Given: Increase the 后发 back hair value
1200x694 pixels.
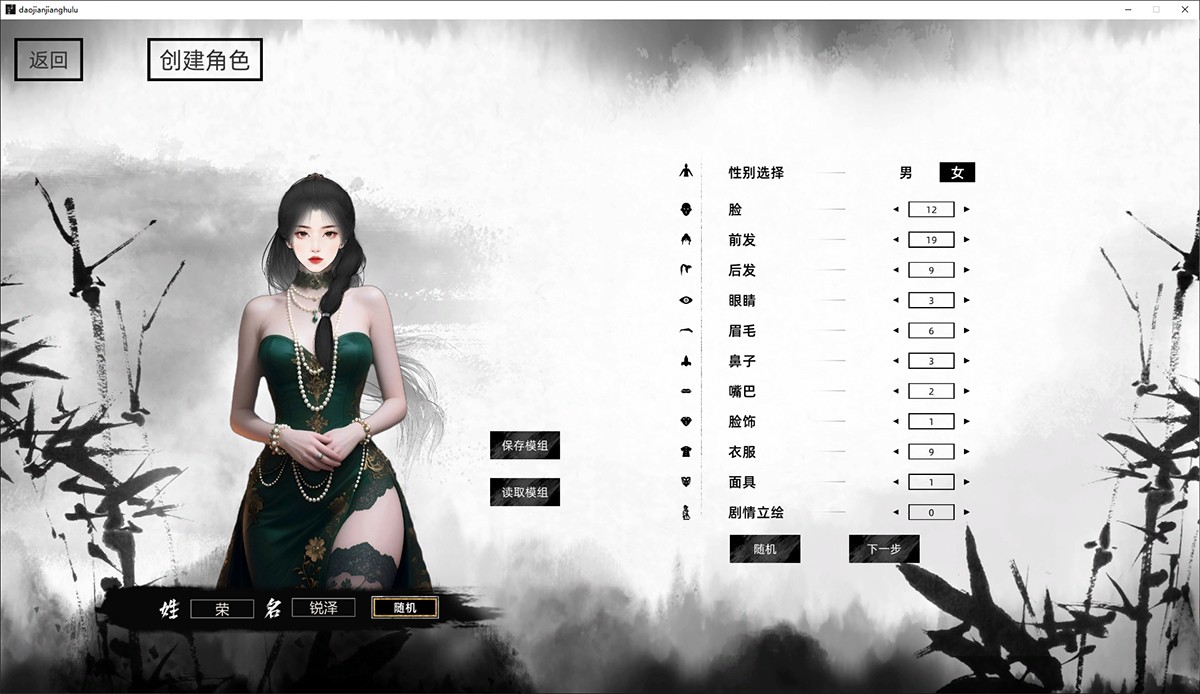Looking at the screenshot, I should [x=966, y=270].
